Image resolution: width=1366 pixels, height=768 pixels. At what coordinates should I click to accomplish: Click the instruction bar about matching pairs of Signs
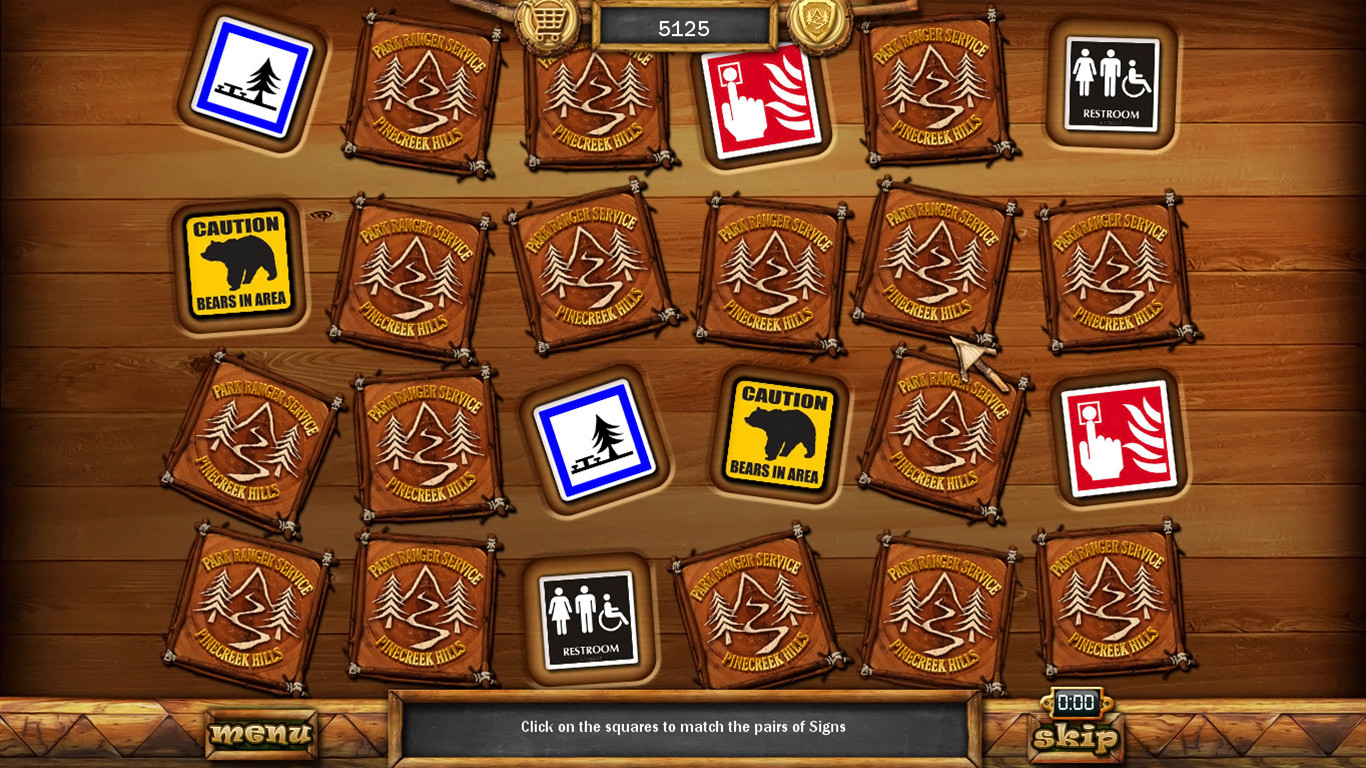point(683,727)
